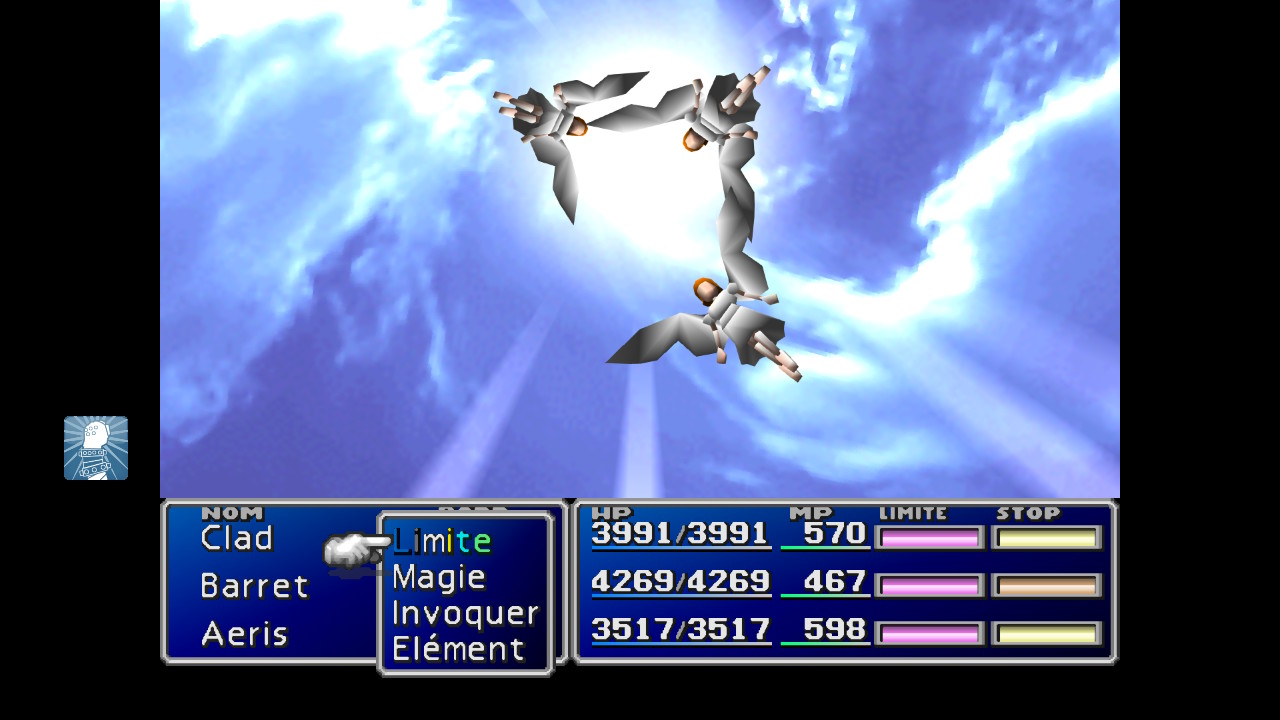Select the Limite battle command
The image size is (1280, 720).
coord(442,541)
